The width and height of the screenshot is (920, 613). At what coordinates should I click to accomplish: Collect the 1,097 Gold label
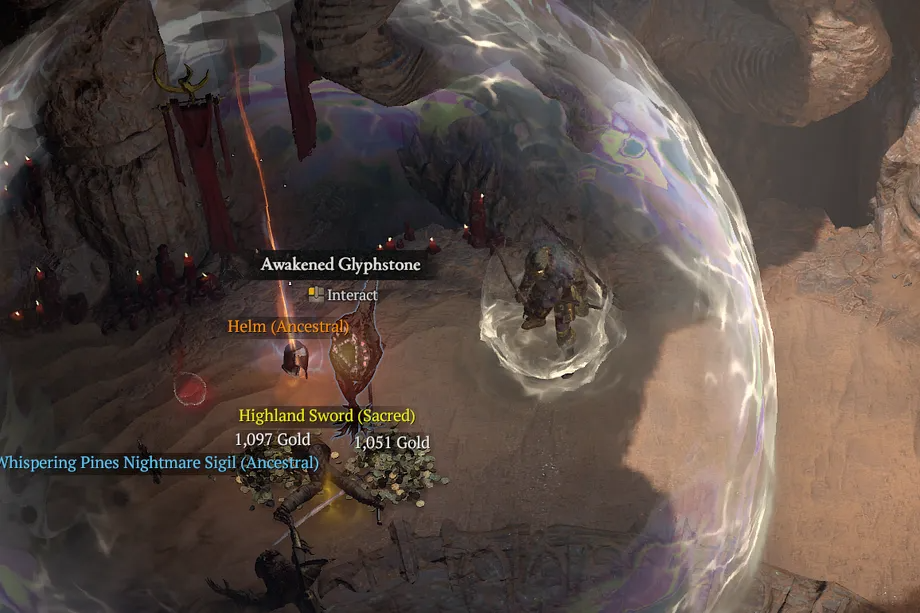click(x=272, y=439)
